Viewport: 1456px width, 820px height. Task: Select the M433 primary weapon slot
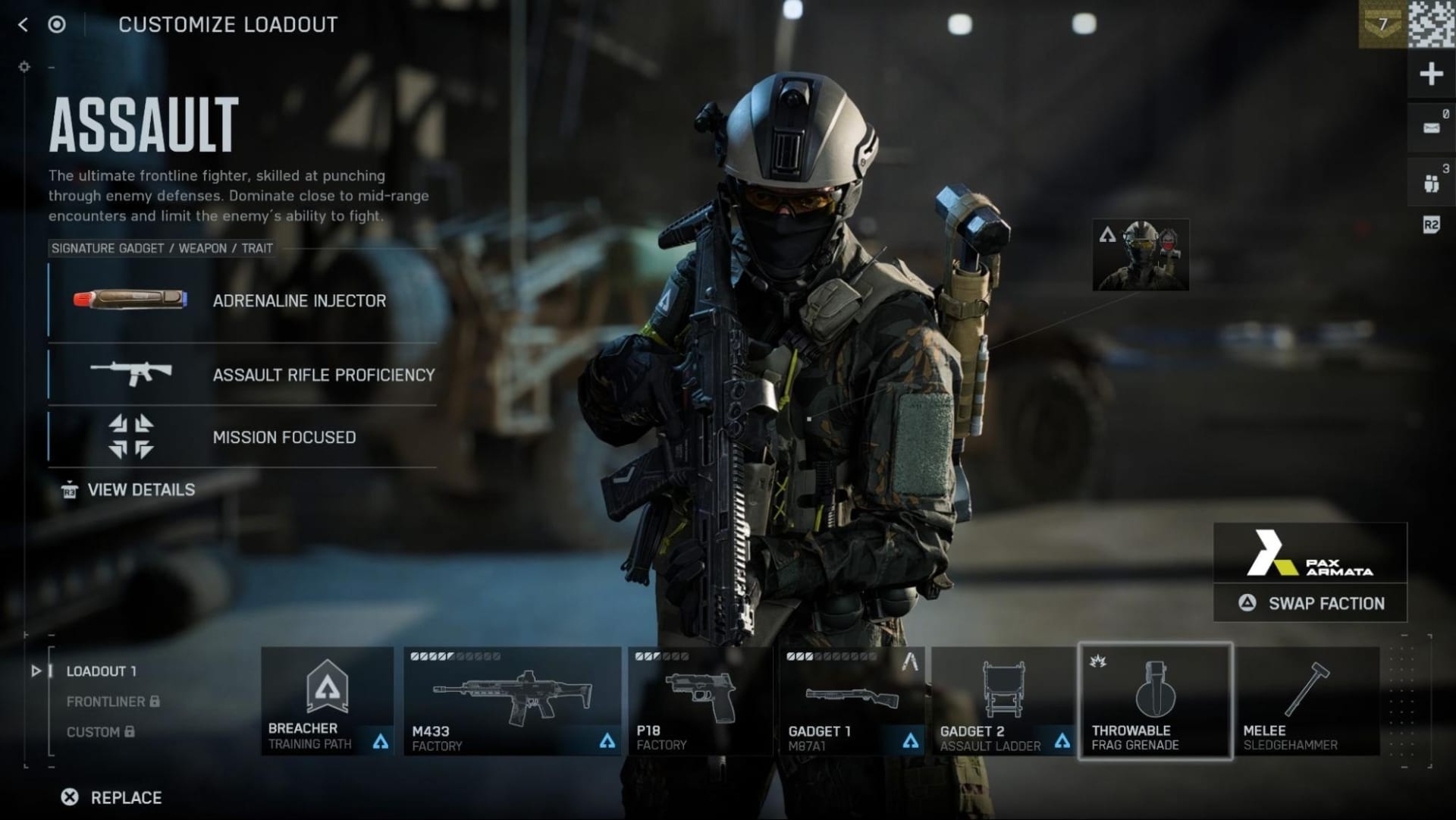tap(512, 700)
